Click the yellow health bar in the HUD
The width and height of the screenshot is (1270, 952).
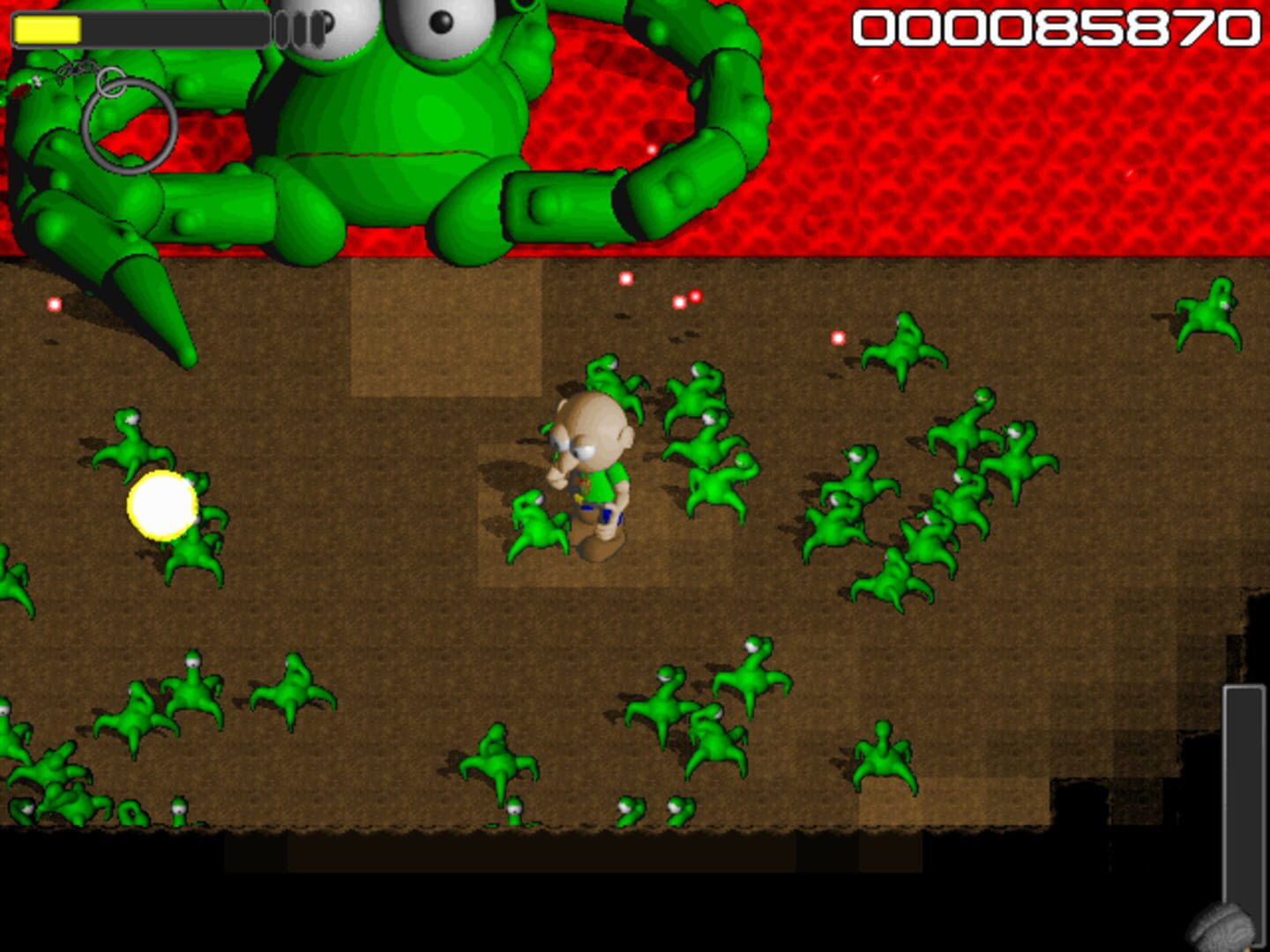49,28
